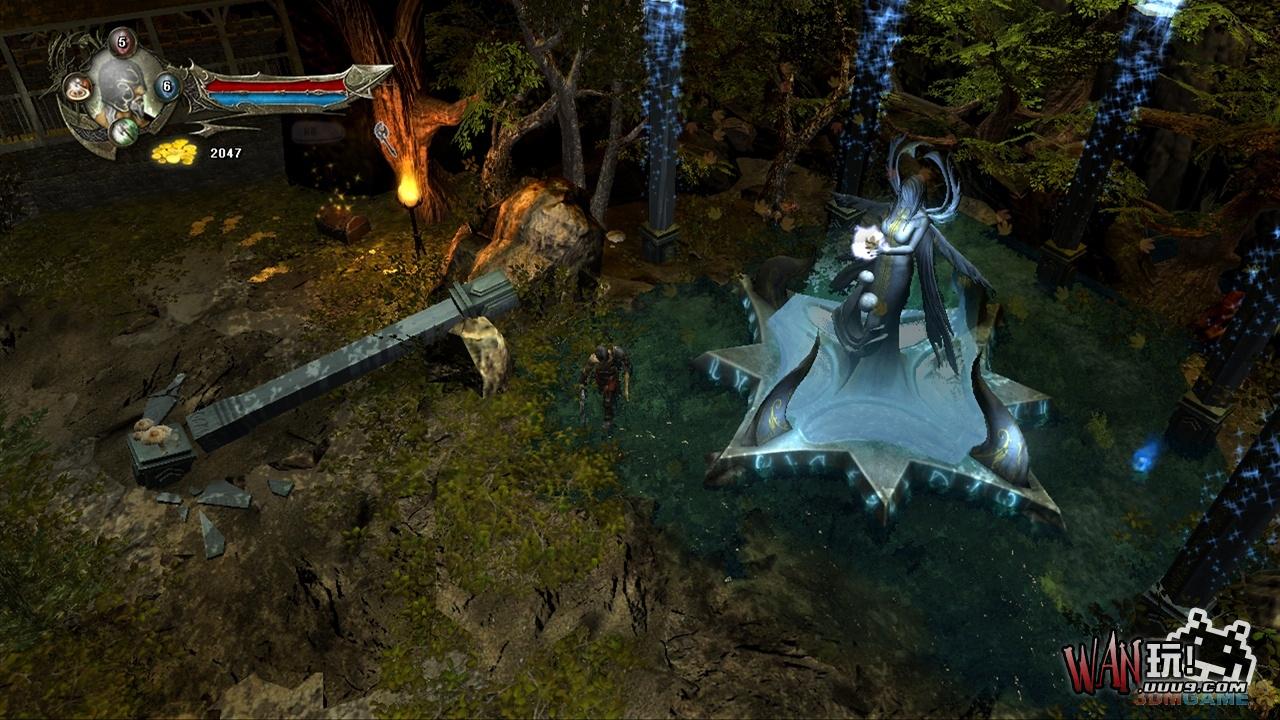Use the blue potion orb showing 6

[167, 87]
